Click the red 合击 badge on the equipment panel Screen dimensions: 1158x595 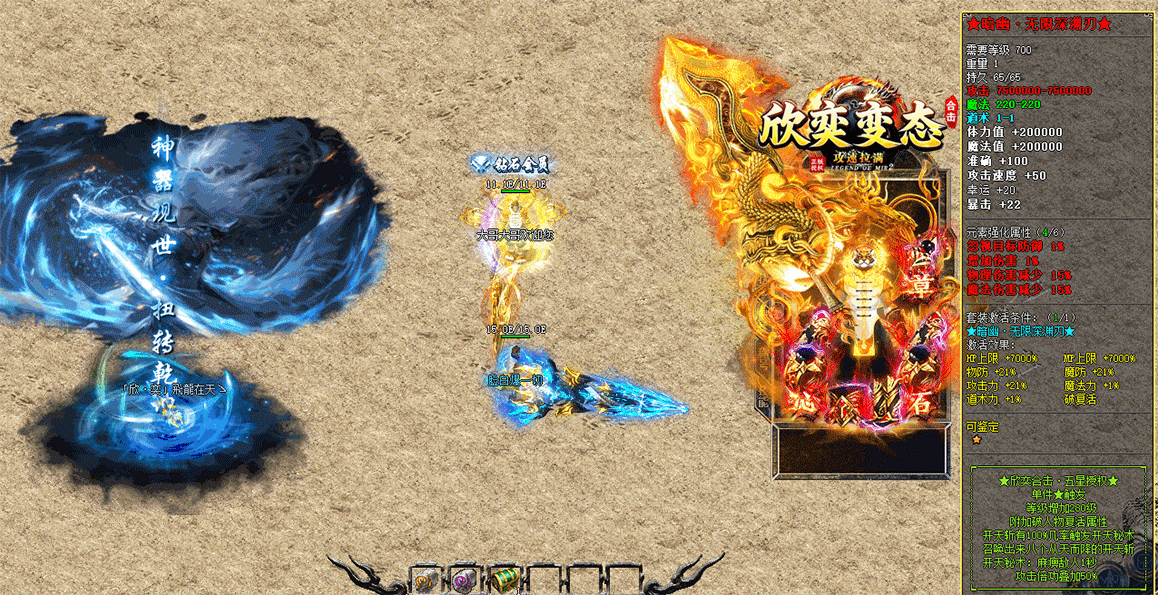tap(950, 111)
